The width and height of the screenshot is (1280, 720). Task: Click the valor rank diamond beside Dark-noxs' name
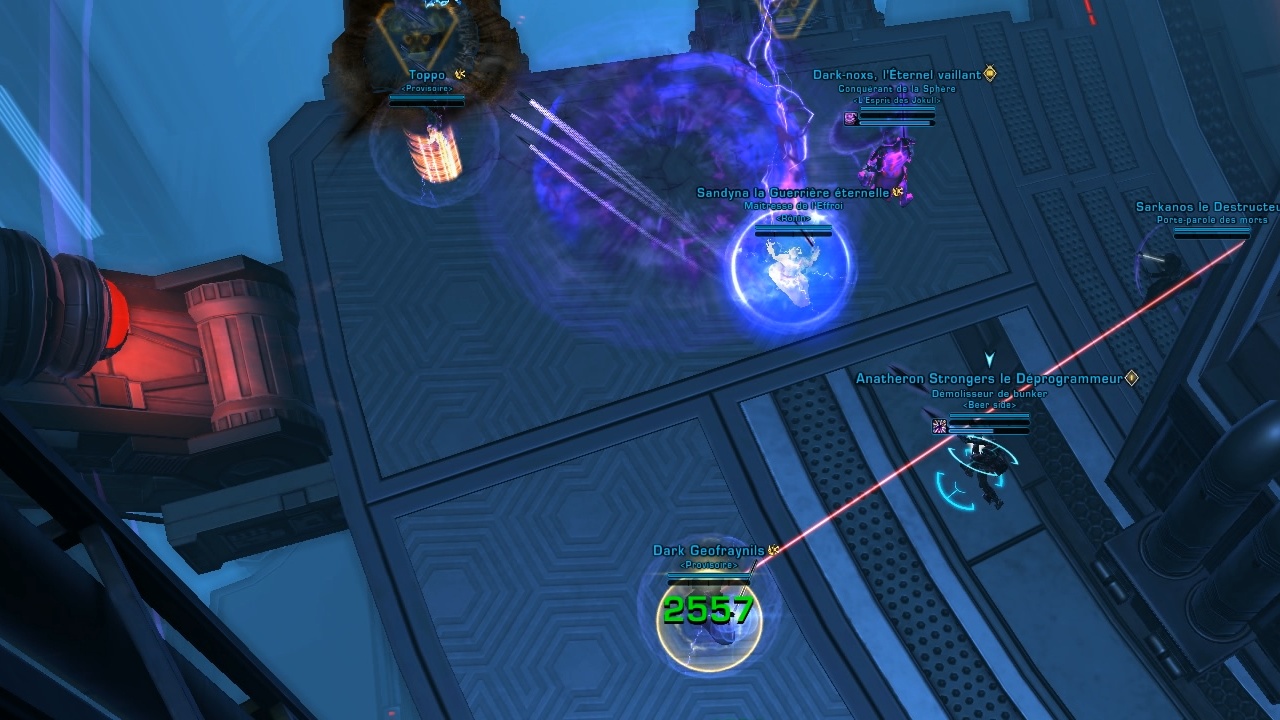(x=990, y=73)
